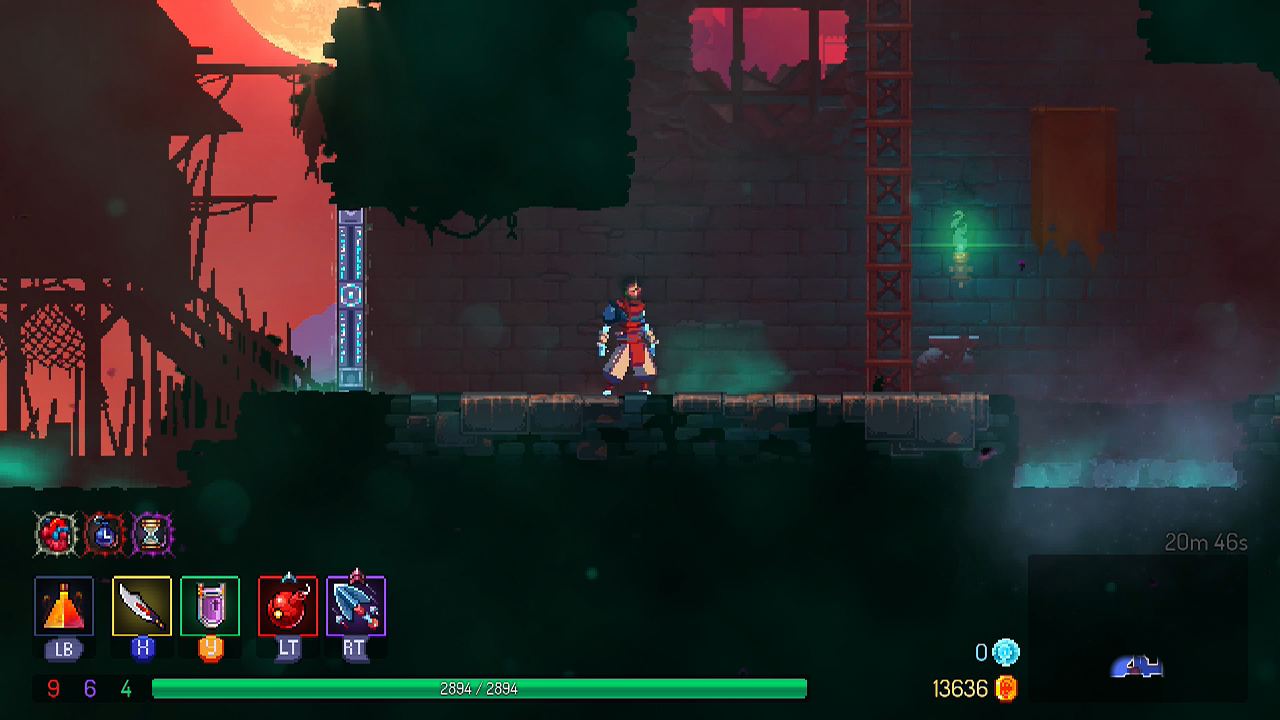1280x720 pixels.
Task: Click the heart mutation icon
Action: click(x=55, y=536)
